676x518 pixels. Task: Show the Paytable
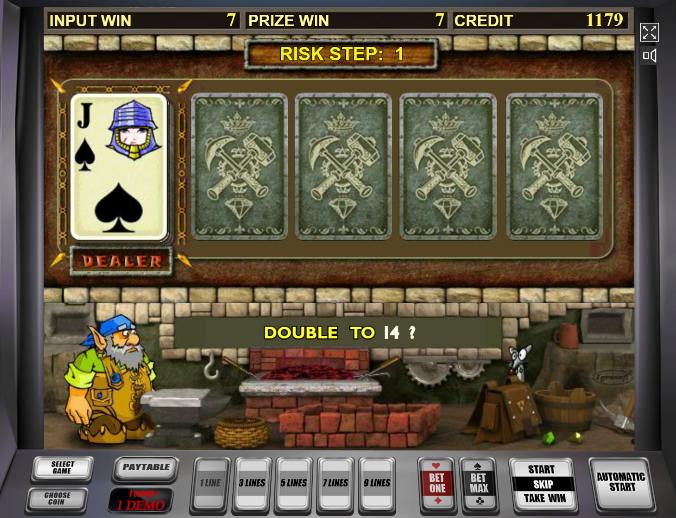tap(144, 467)
